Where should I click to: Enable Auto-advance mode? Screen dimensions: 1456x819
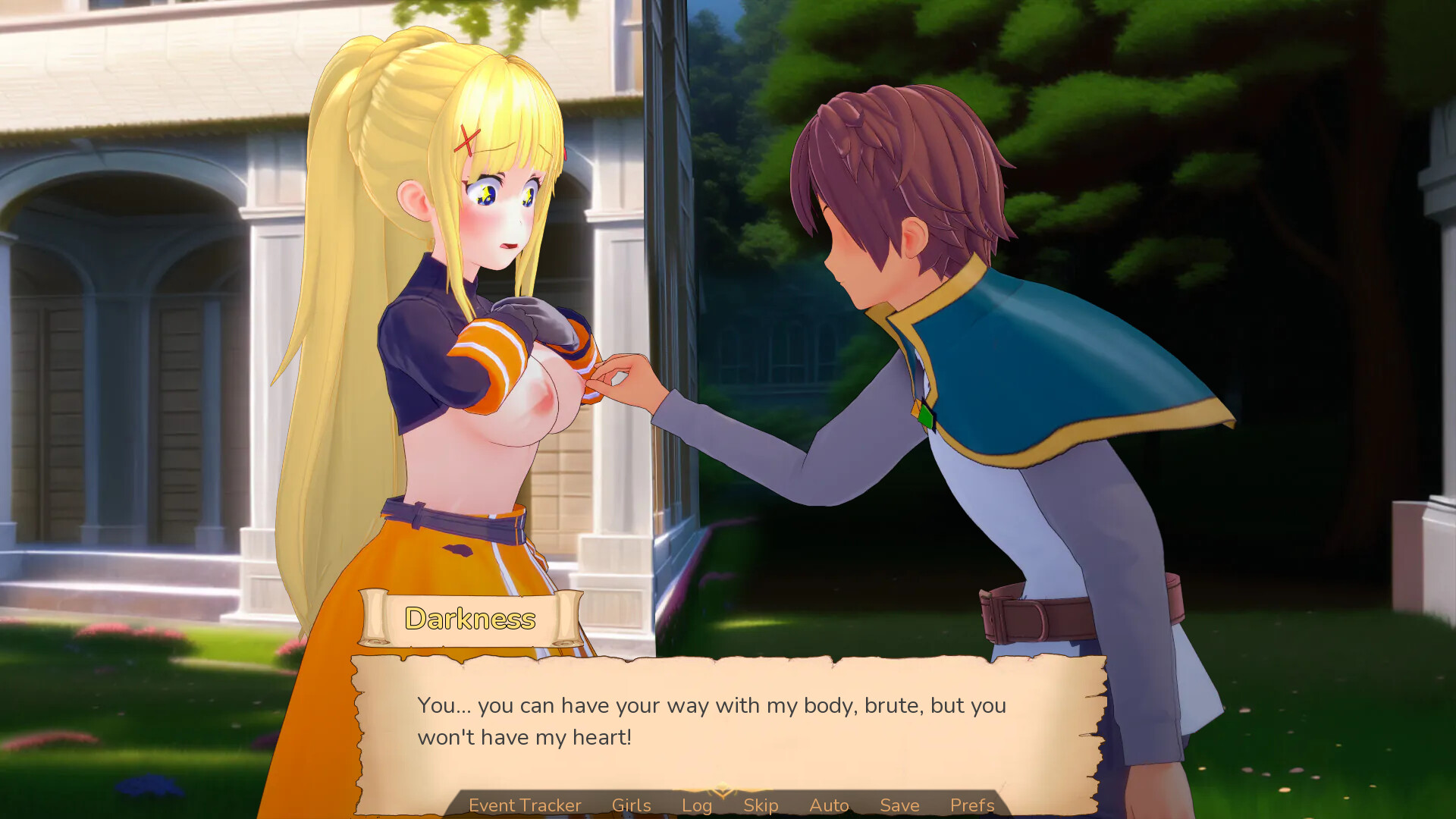(829, 805)
